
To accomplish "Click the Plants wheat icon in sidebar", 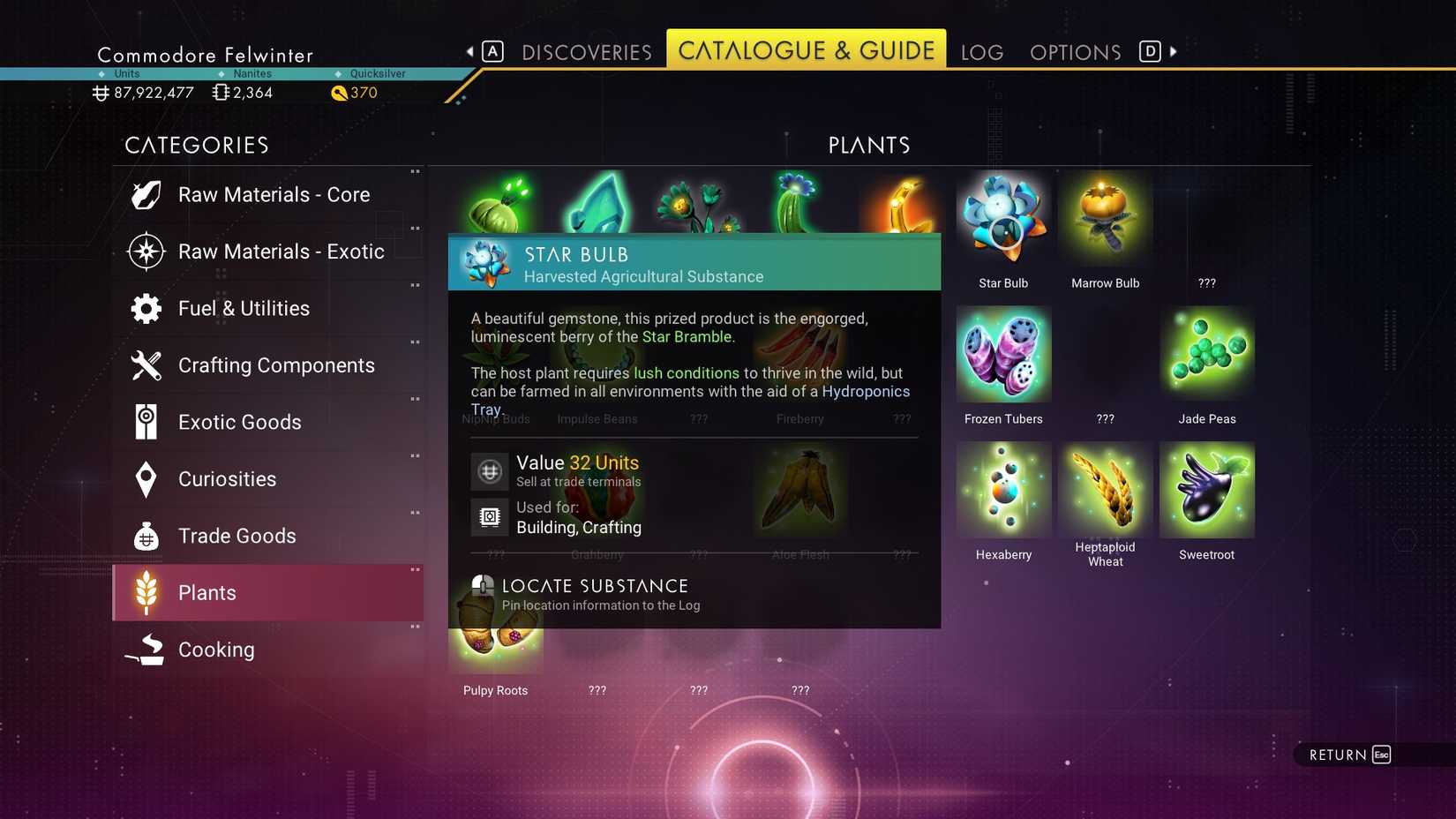I will [146, 592].
